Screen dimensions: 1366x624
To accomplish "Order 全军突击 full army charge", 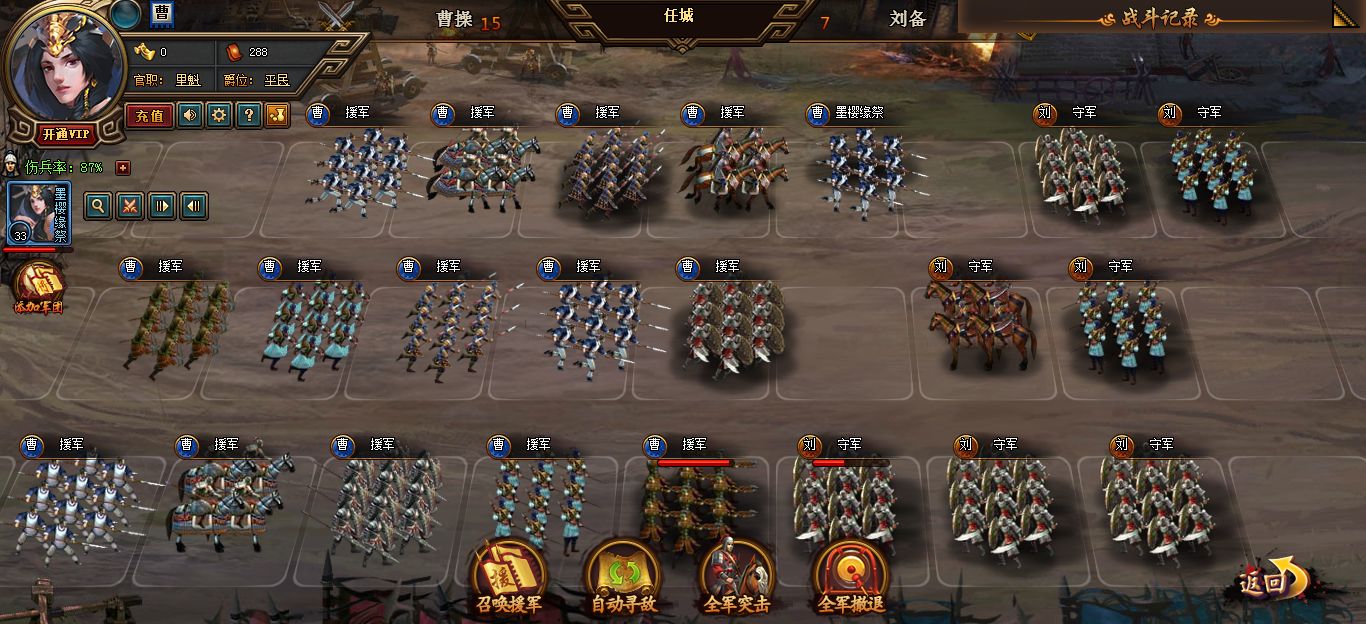I will (x=737, y=578).
